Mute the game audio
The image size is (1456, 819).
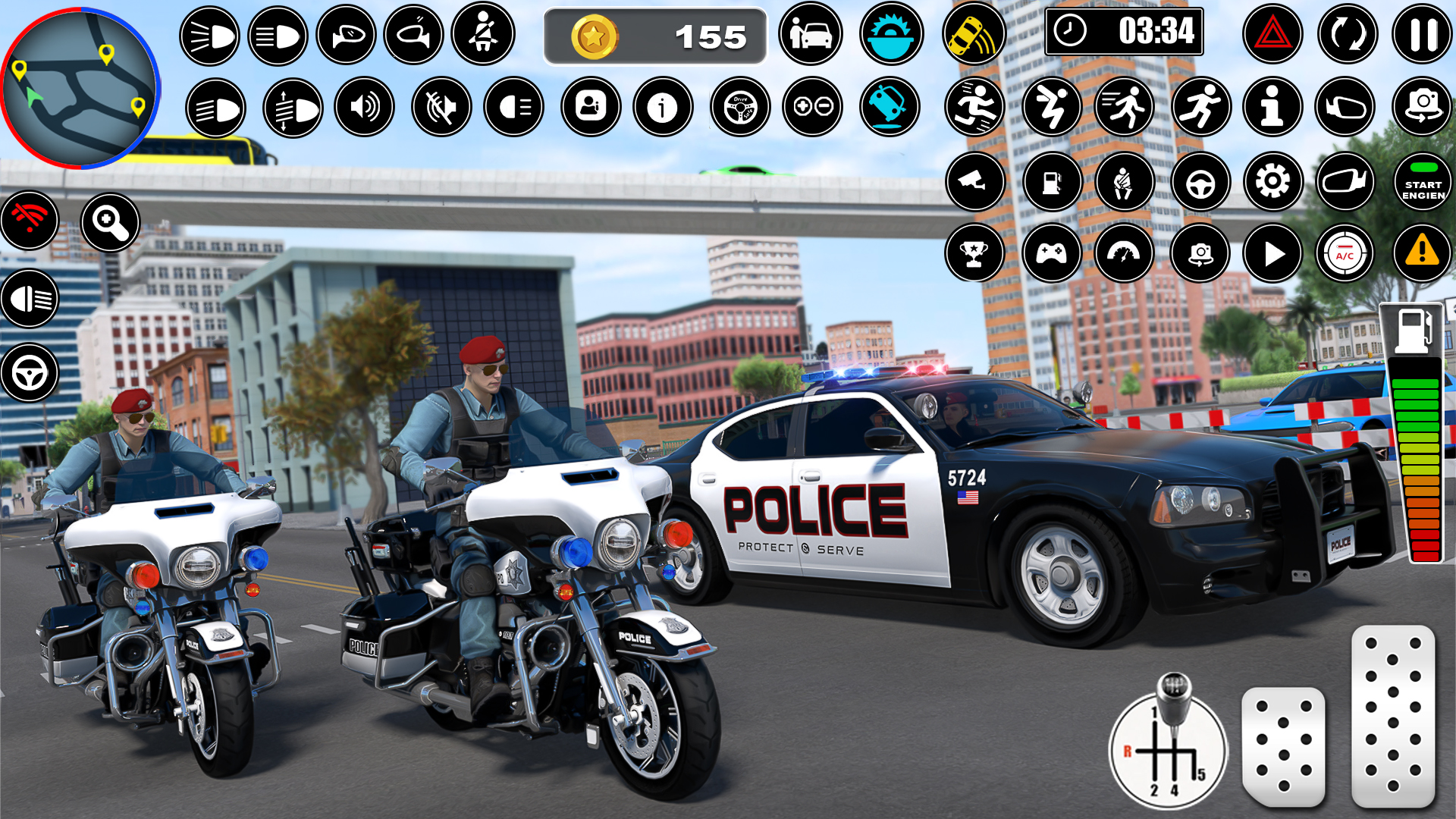pyautogui.click(x=441, y=109)
